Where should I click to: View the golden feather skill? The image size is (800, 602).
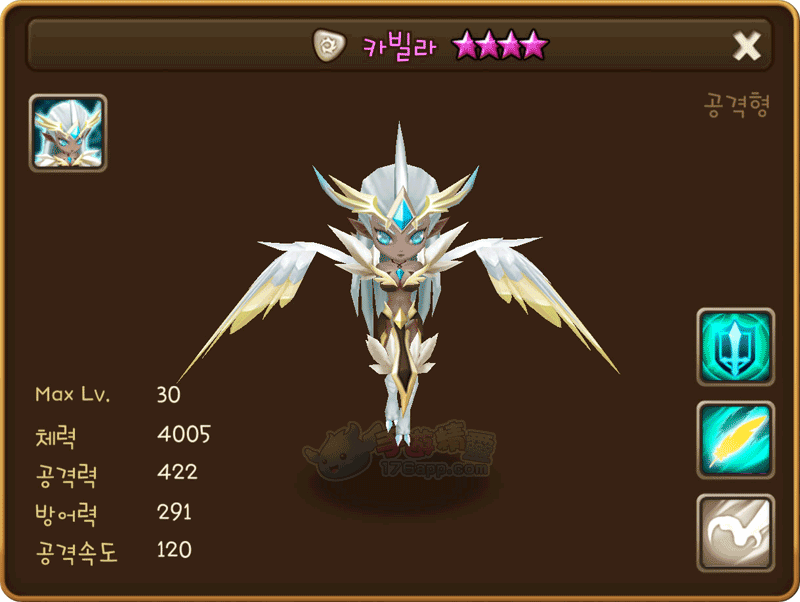(x=735, y=440)
